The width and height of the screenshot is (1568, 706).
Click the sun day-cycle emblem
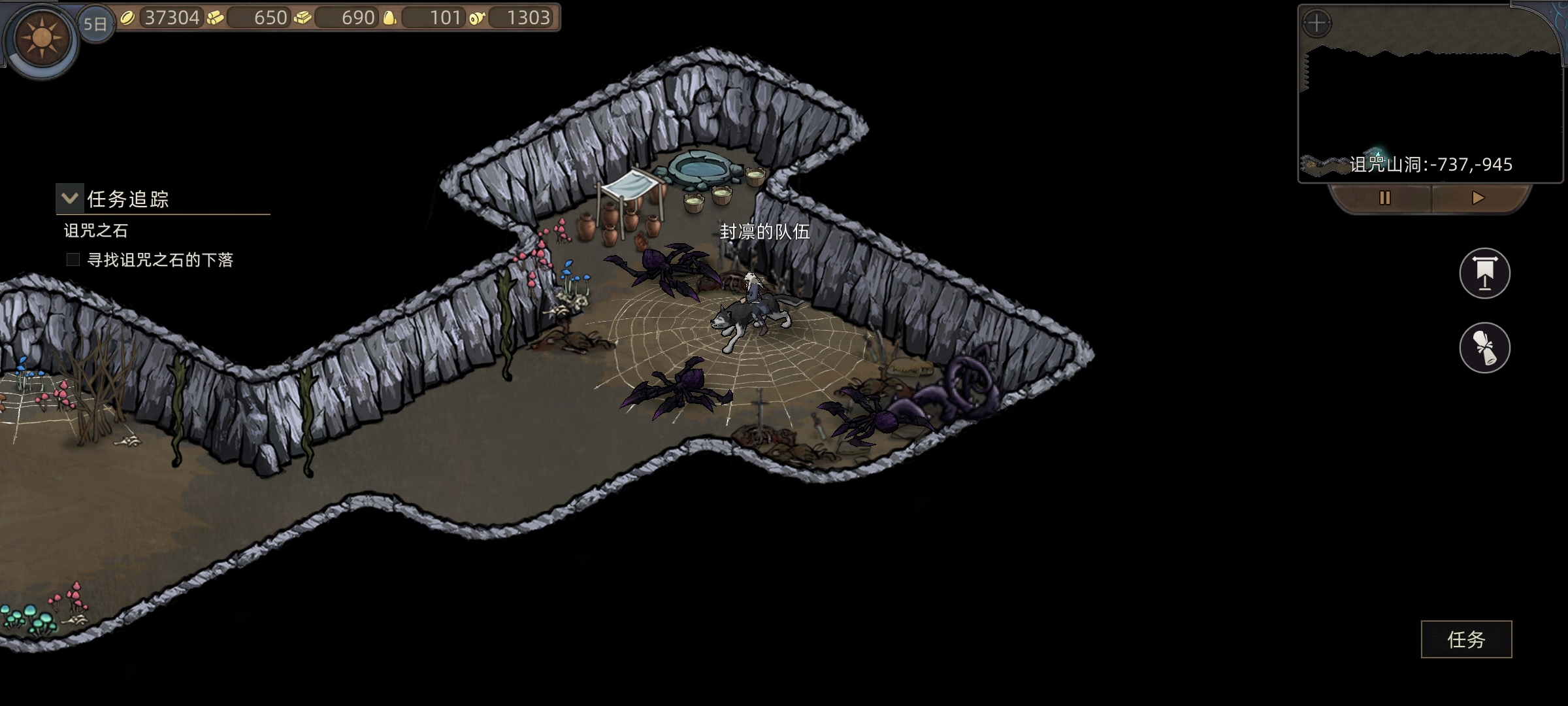point(42,38)
